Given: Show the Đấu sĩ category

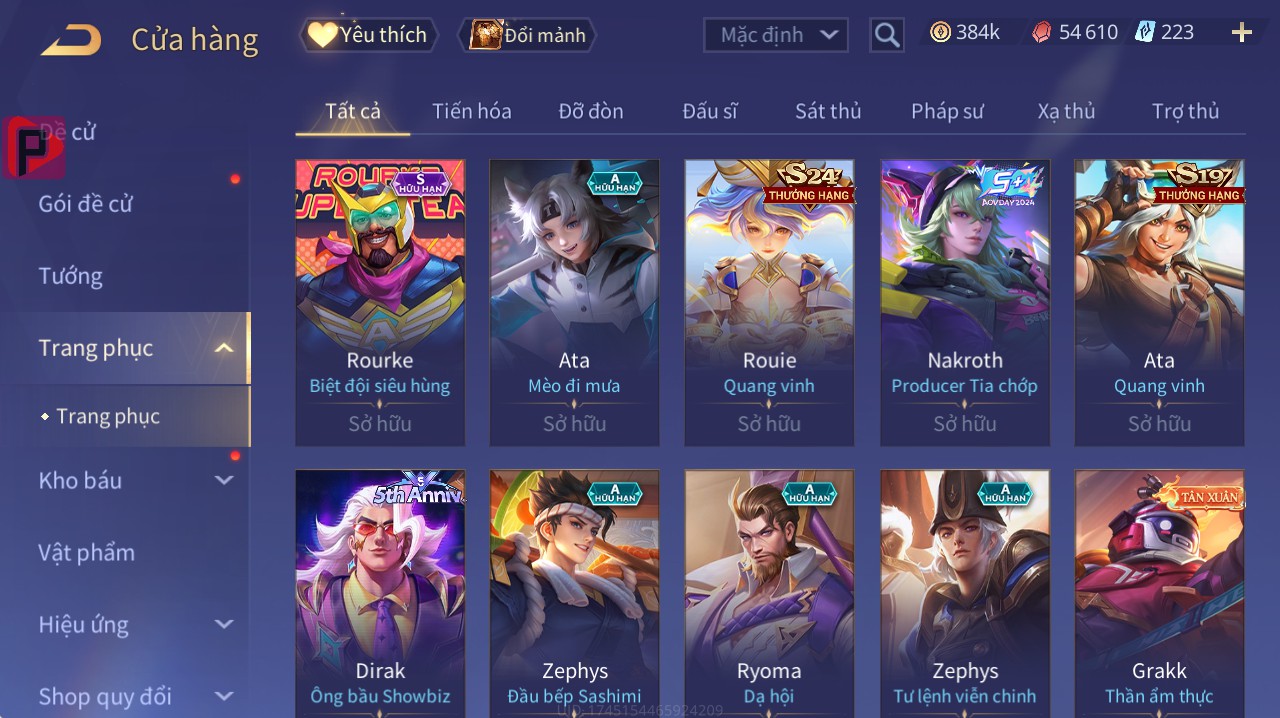Looking at the screenshot, I should [709, 111].
